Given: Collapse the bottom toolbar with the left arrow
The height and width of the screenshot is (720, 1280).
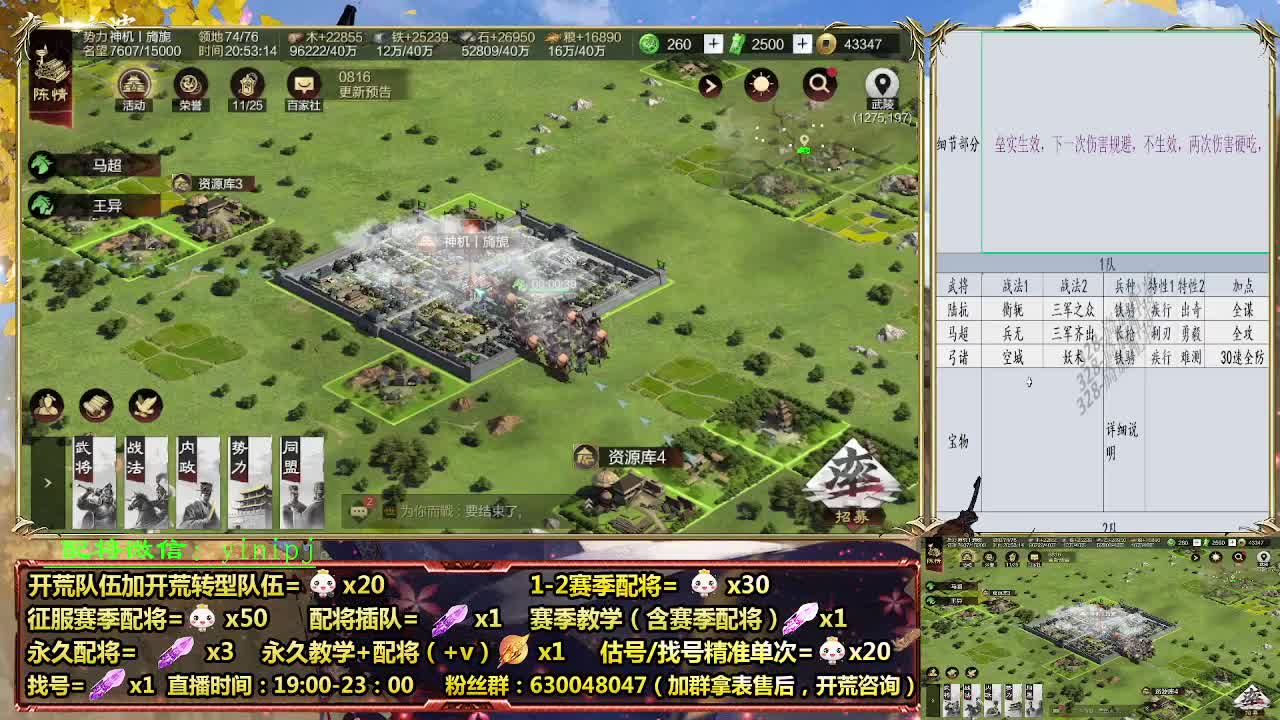Looking at the screenshot, I should [x=45, y=480].
